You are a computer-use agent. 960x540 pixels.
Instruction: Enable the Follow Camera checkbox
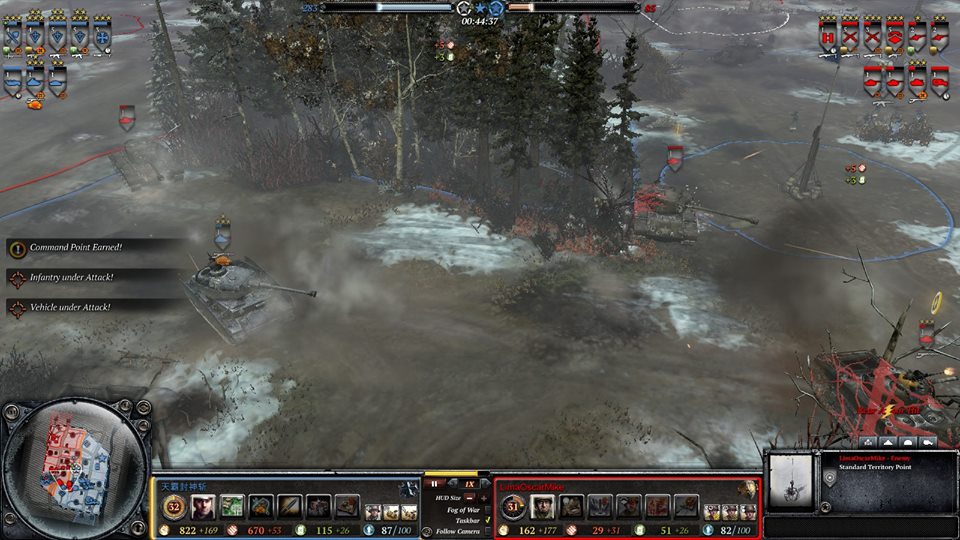click(486, 531)
